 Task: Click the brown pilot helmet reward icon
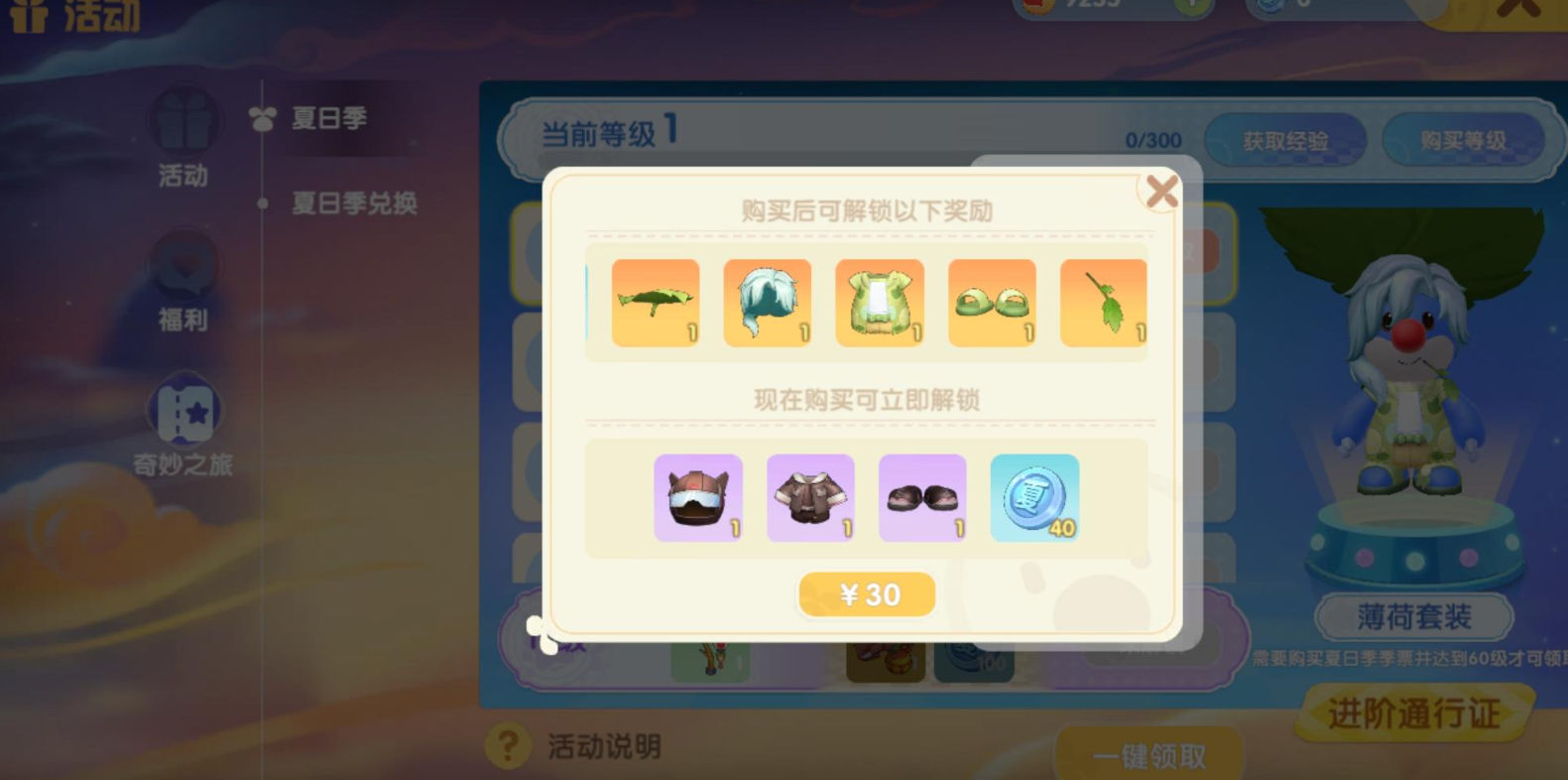pos(697,496)
